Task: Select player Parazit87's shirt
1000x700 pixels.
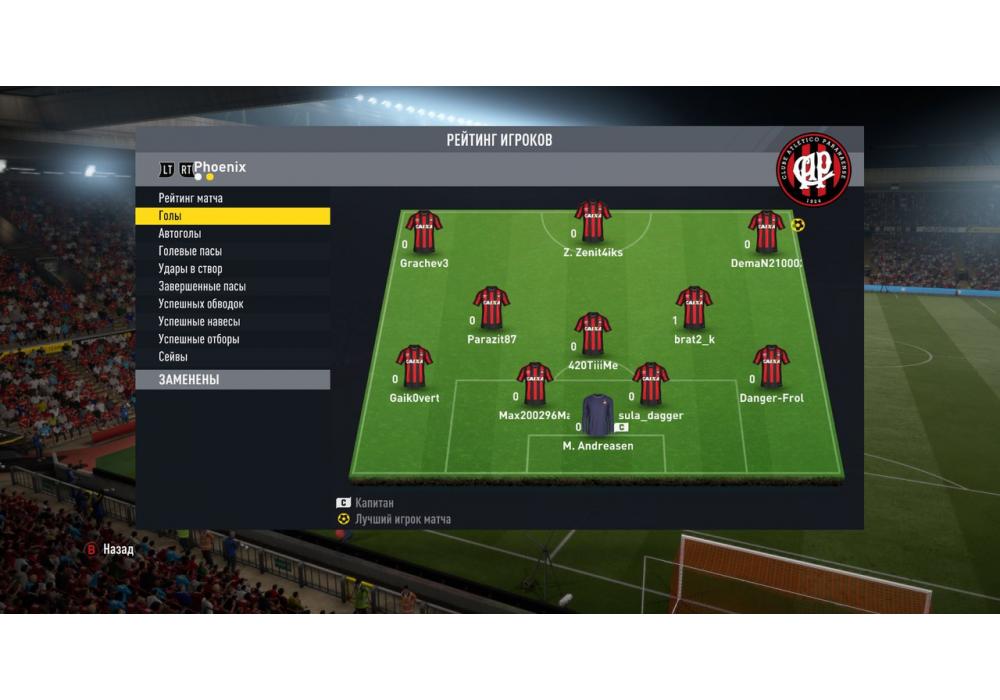Action: click(x=491, y=308)
